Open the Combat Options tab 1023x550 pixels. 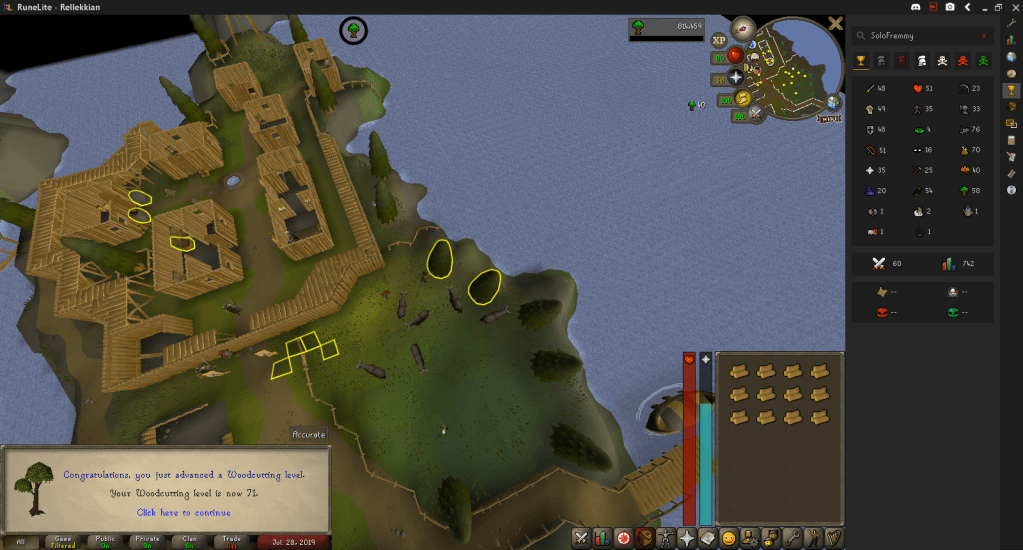(x=582, y=538)
